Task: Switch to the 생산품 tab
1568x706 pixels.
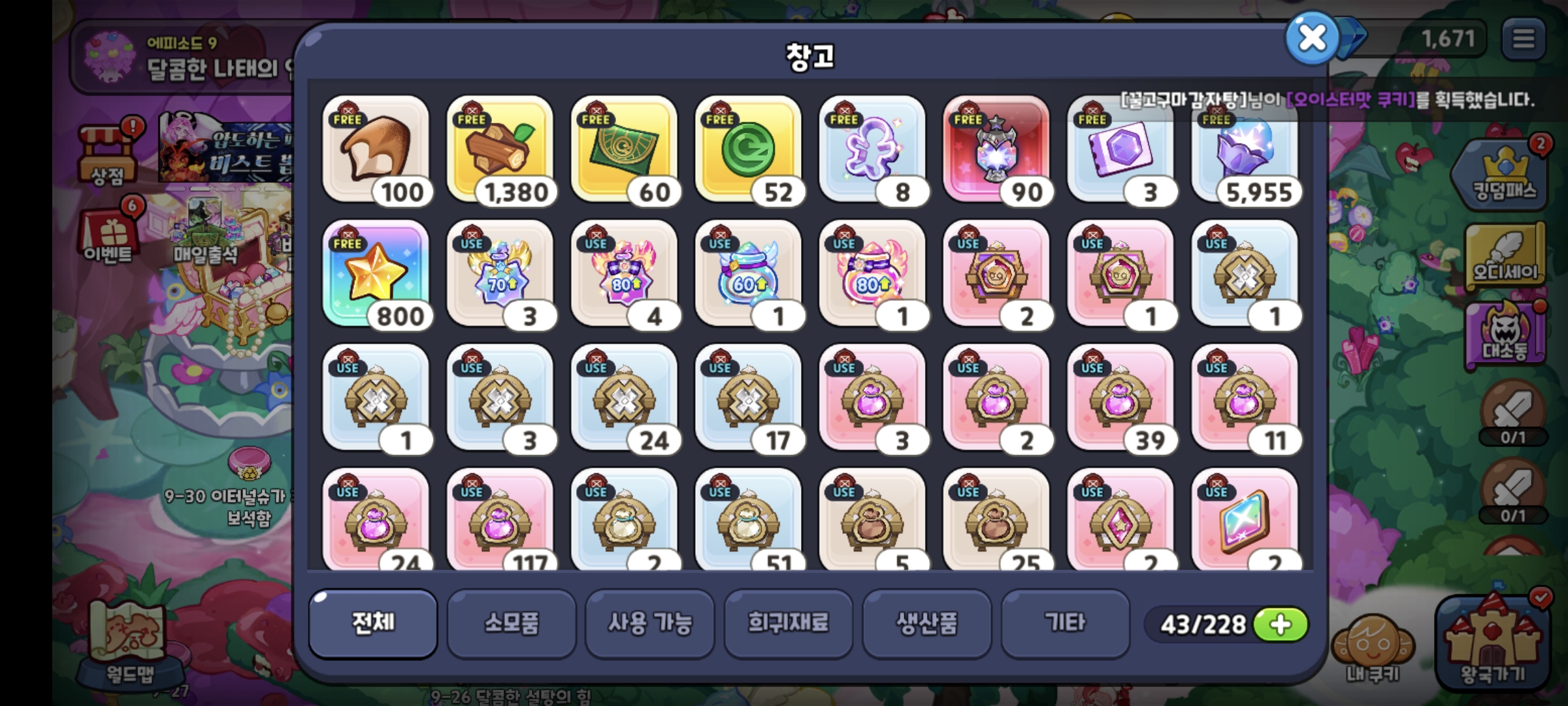Action: pyautogui.click(x=927, y=625)
